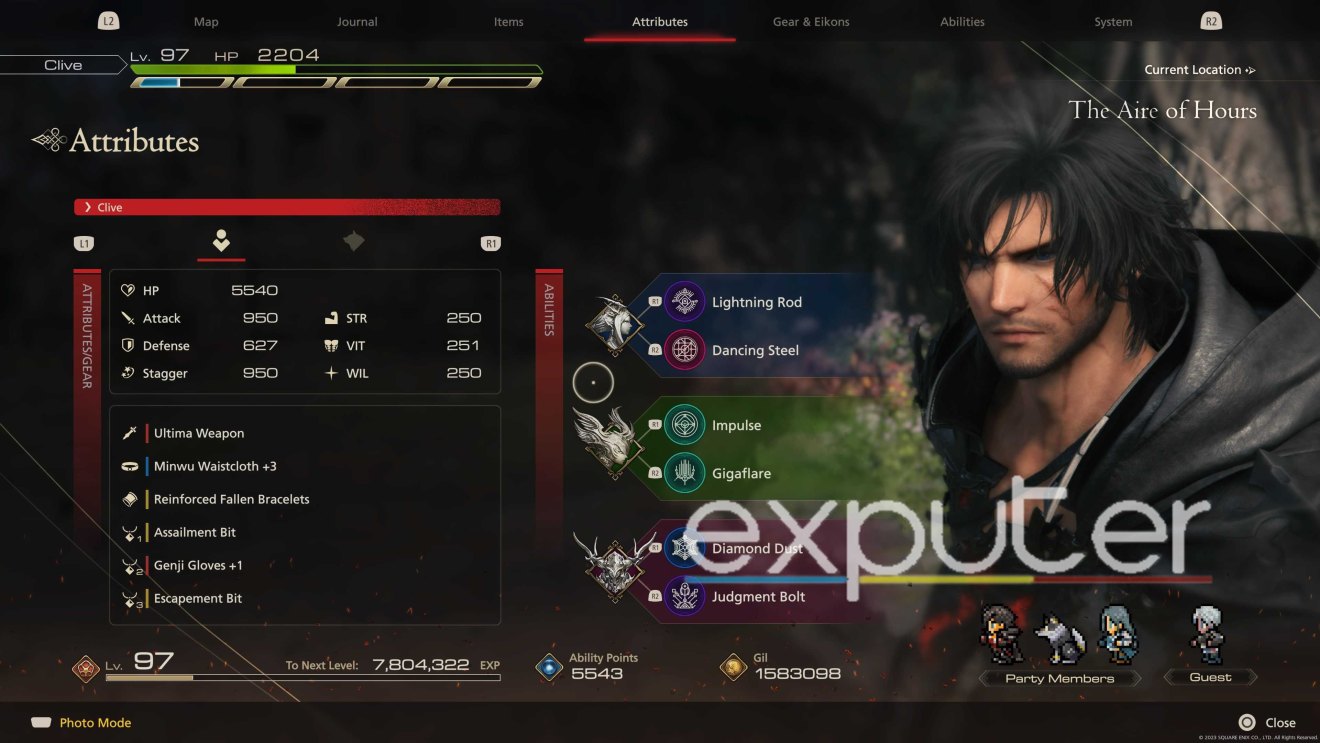Expand the Clive character header
The height and width of the screenshot is (743, 1320).
(x=287, y=207)
